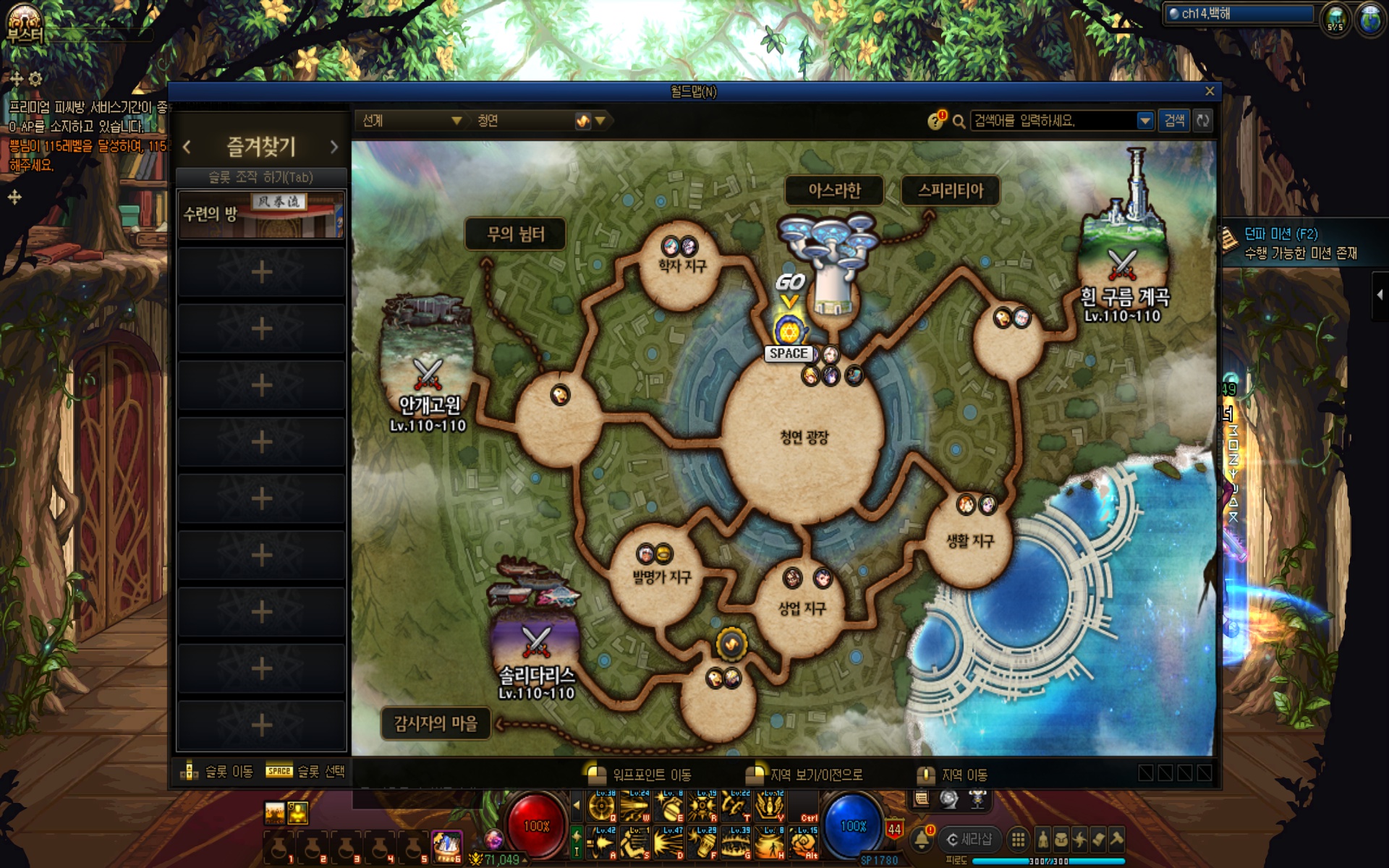Select the 생활 지구 district node
The width and height of the screenshot is (1389, 868).
[970, 540]
